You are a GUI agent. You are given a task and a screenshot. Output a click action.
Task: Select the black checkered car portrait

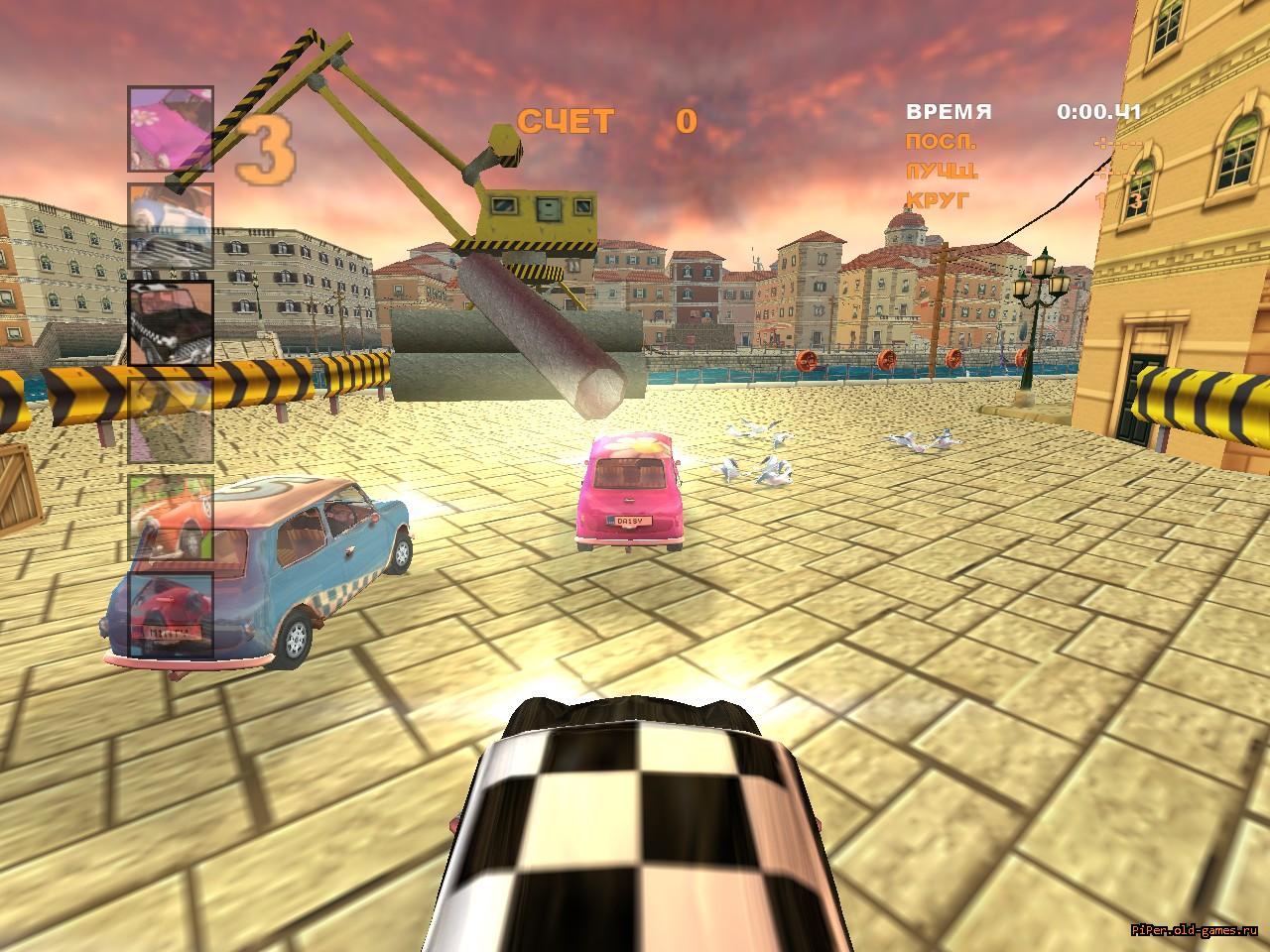point(170,322)
